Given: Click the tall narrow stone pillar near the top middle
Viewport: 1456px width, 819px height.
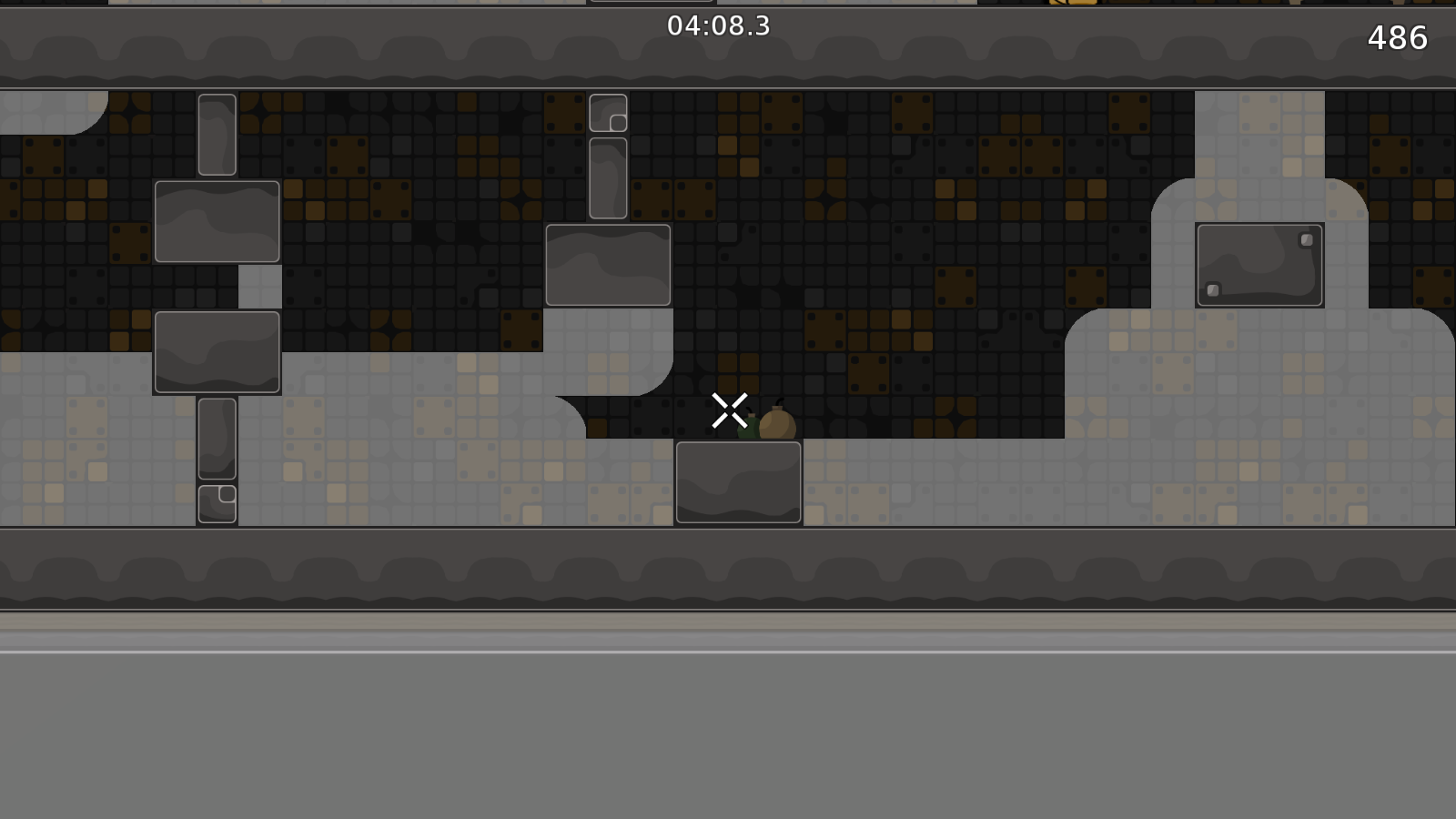Looking at the screenshot, I should point(606,176).
